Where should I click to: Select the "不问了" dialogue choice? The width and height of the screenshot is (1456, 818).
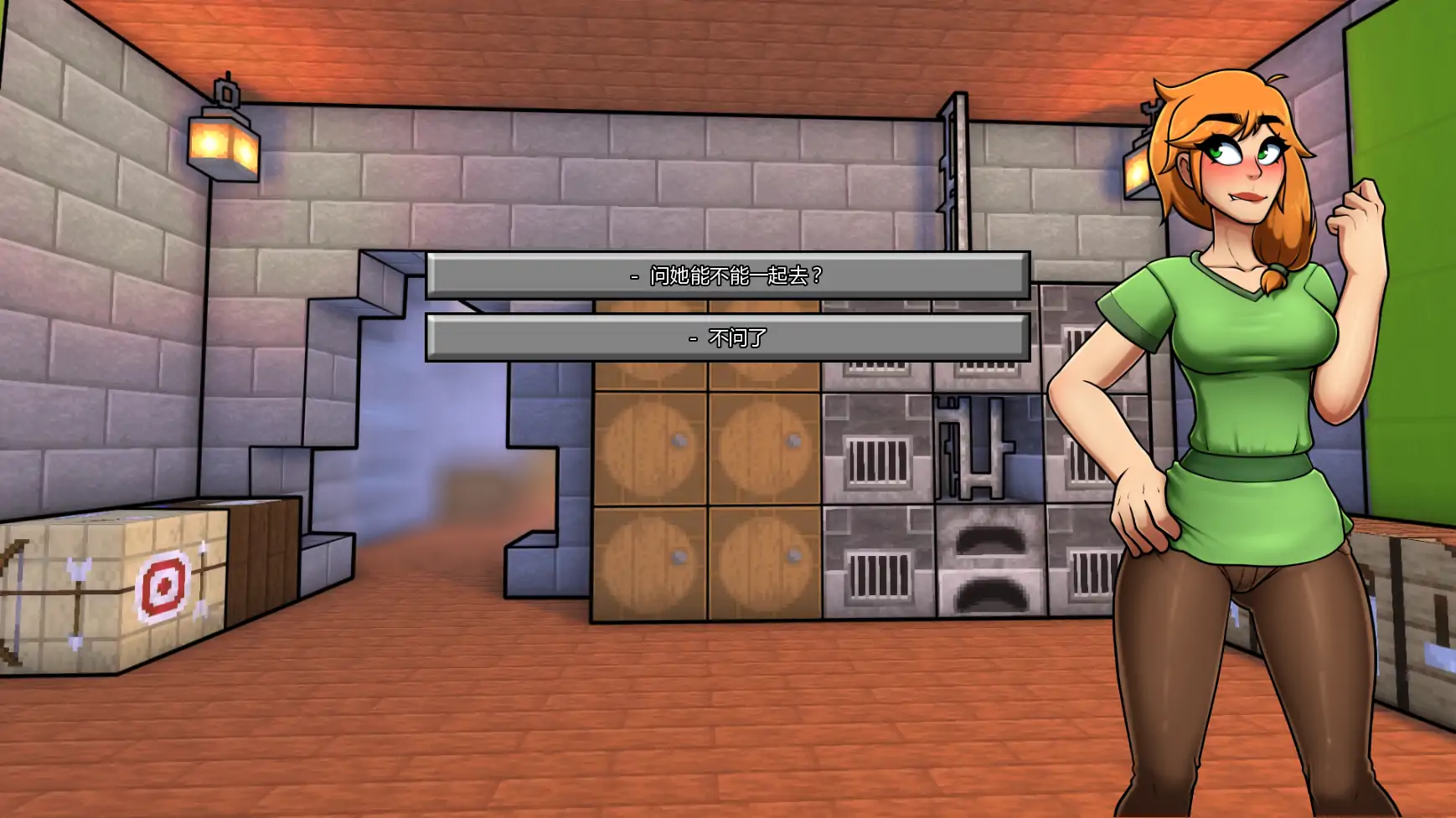[x=727, y=338]
